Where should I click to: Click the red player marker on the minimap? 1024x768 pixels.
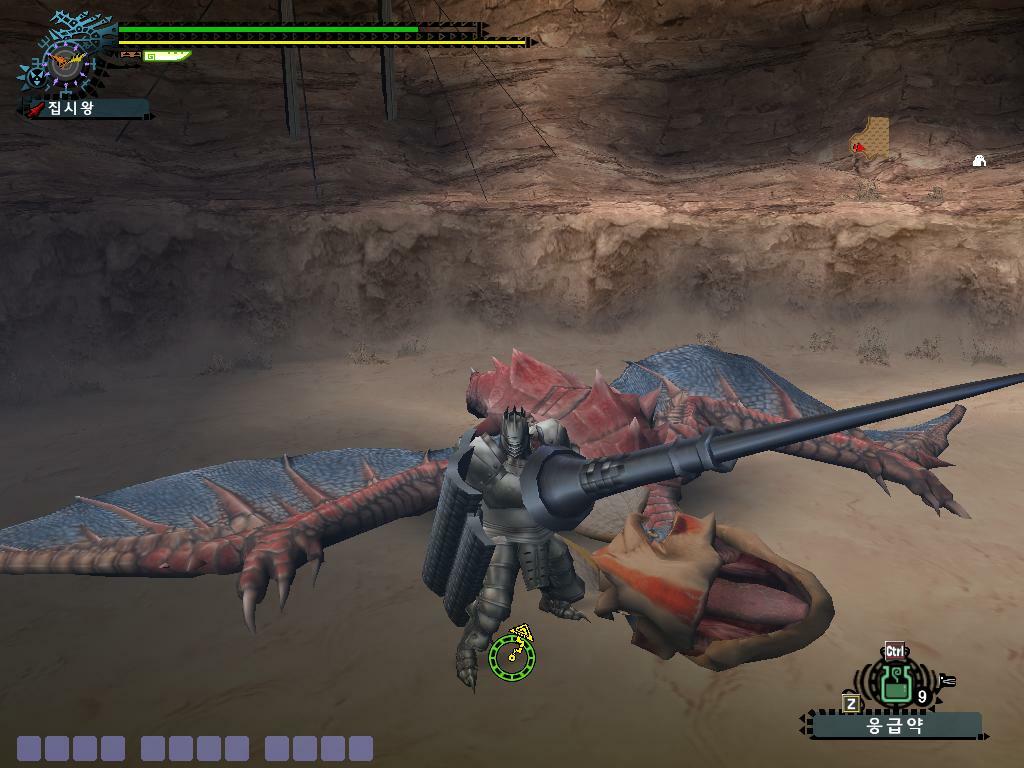click(858, 148)
